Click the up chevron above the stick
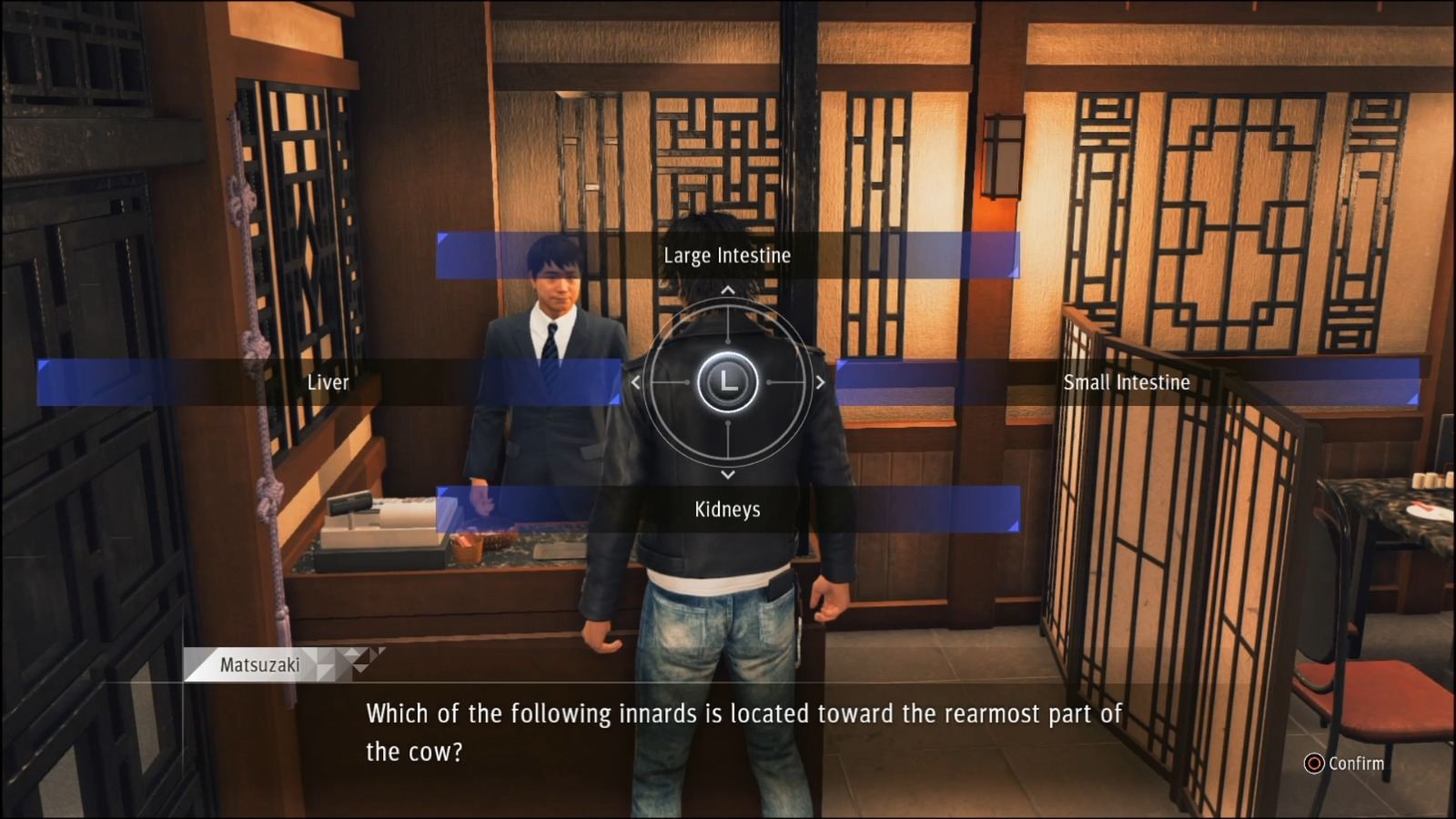 [x=726, y=290]
